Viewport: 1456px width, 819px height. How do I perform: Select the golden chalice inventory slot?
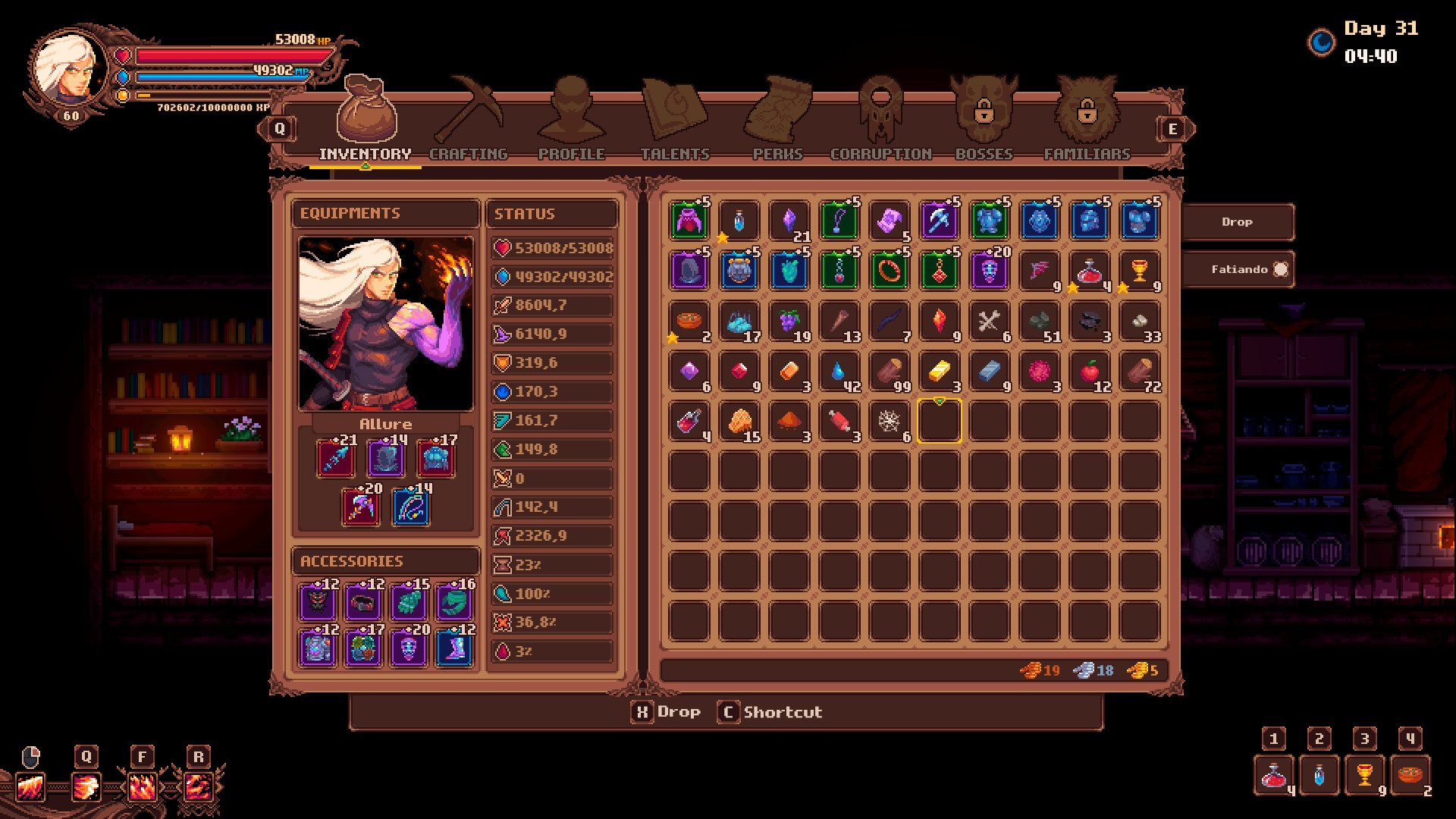click(1139, 271)
